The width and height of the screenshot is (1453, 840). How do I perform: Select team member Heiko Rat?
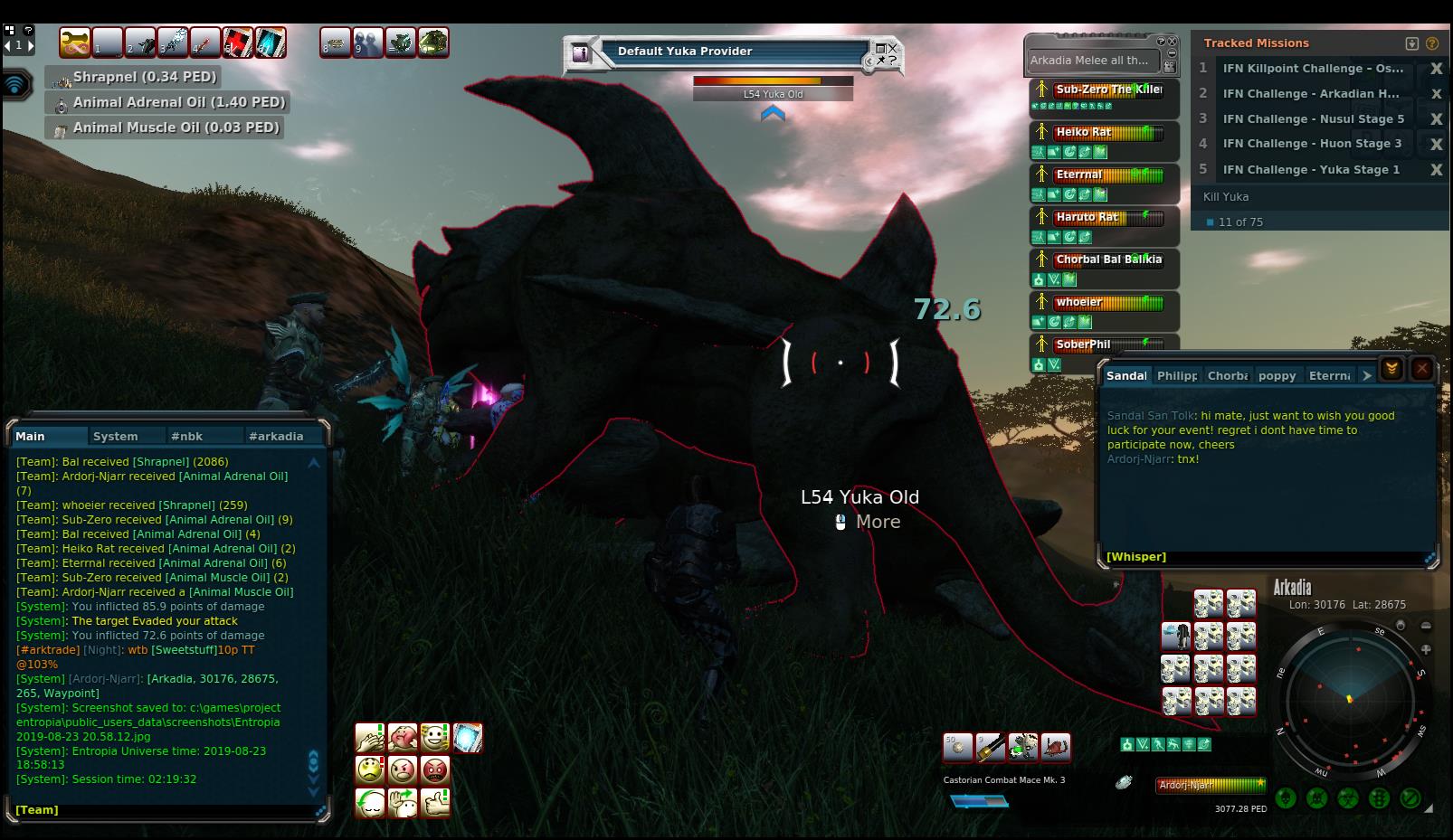1084,132
